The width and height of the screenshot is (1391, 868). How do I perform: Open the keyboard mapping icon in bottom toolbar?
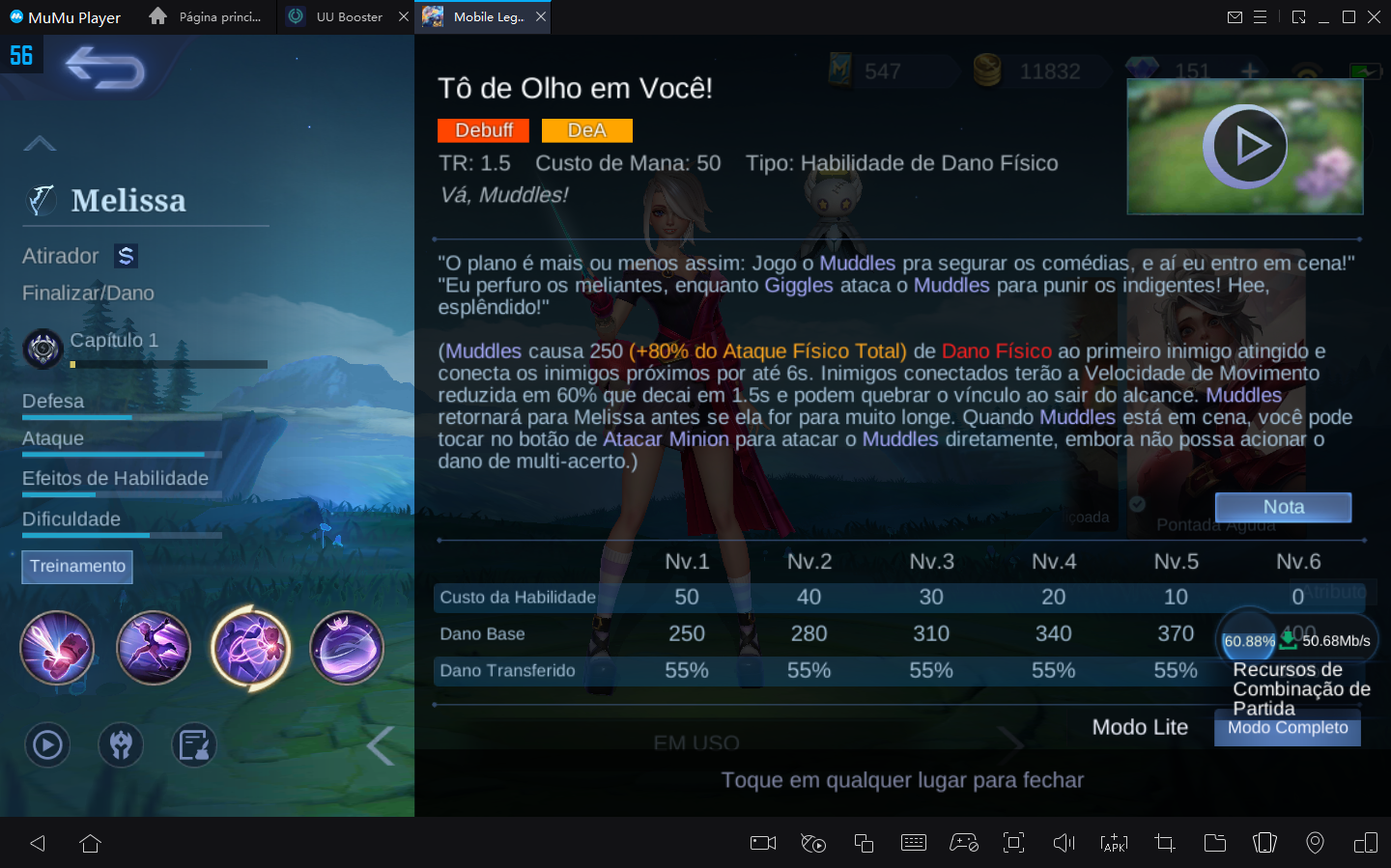(x=914, y=842)
